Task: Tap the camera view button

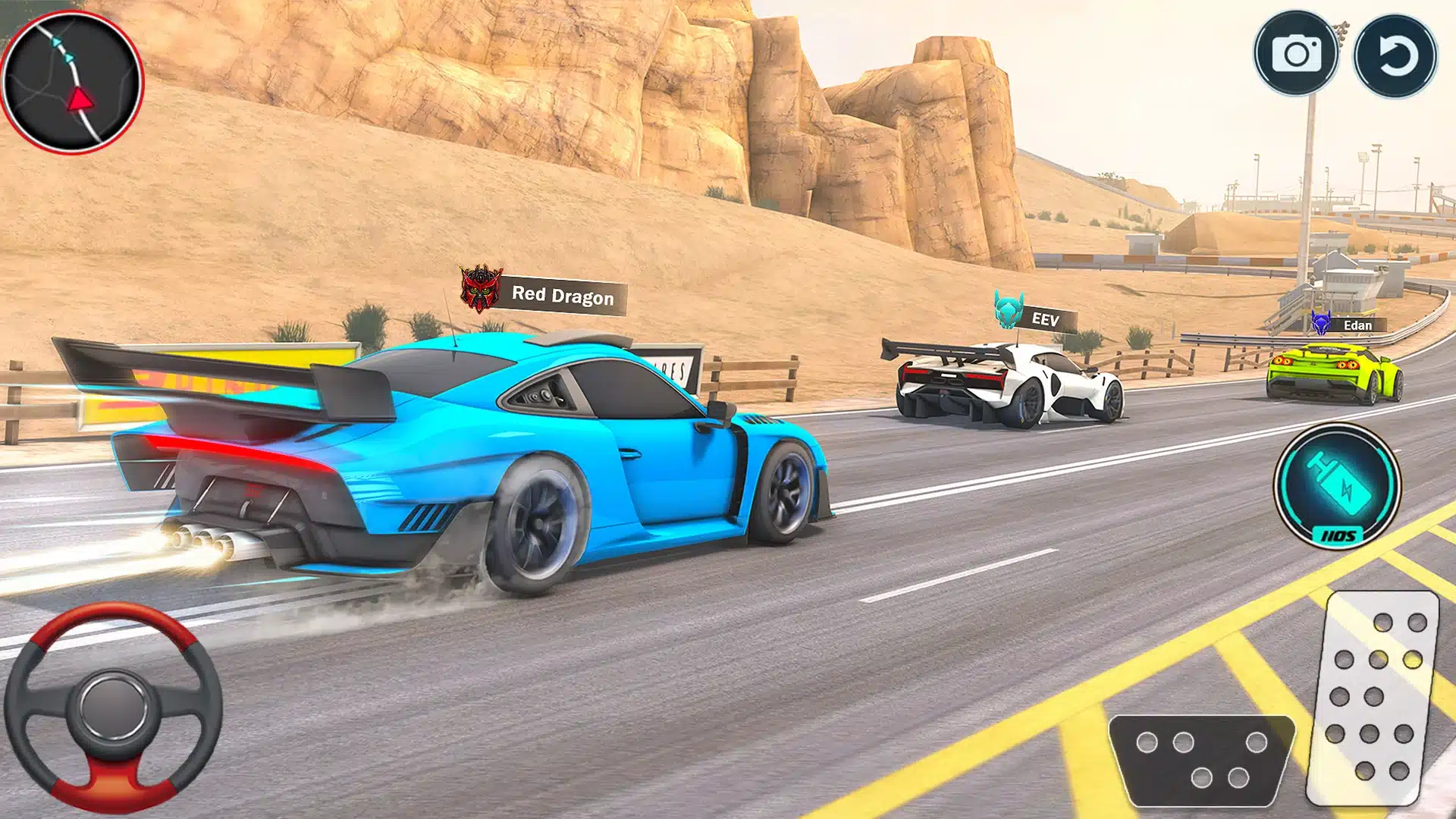Action: [1296, 54]
